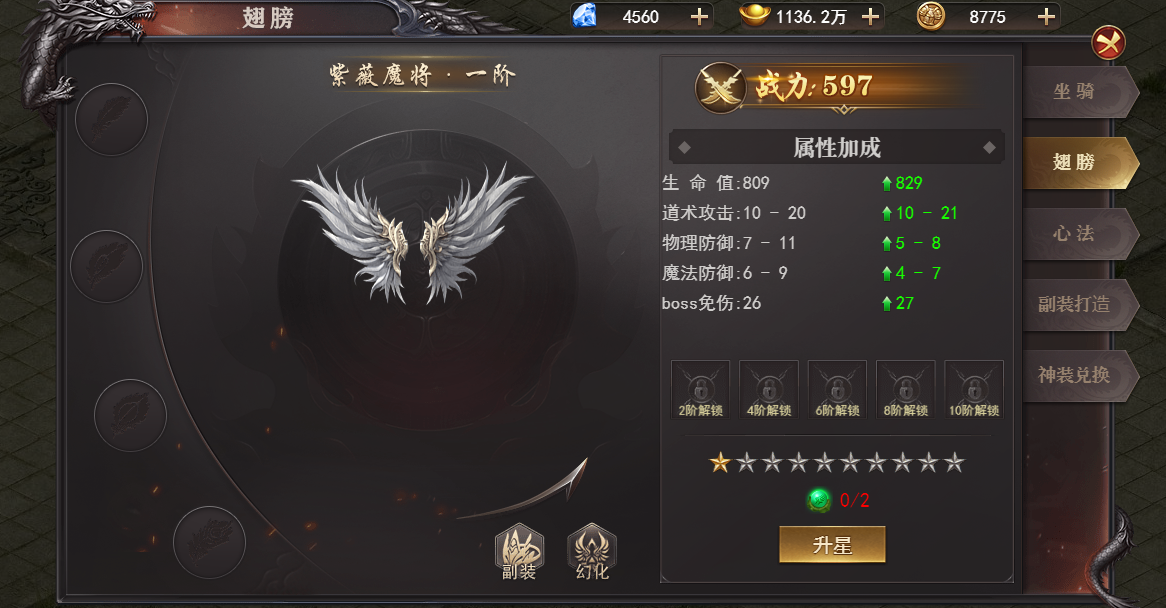Screen dimensions: 1166x608
Task: Select the 翅膀 tab
Action: tap(1075, 163)
